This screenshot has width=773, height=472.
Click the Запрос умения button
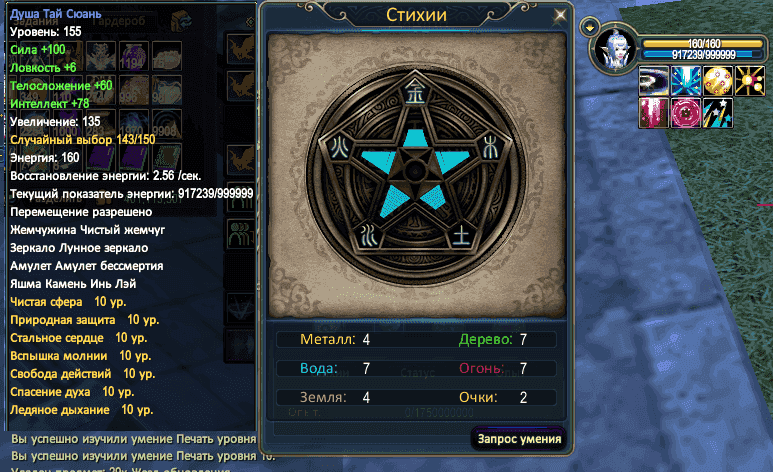click(x=519, y=438)
